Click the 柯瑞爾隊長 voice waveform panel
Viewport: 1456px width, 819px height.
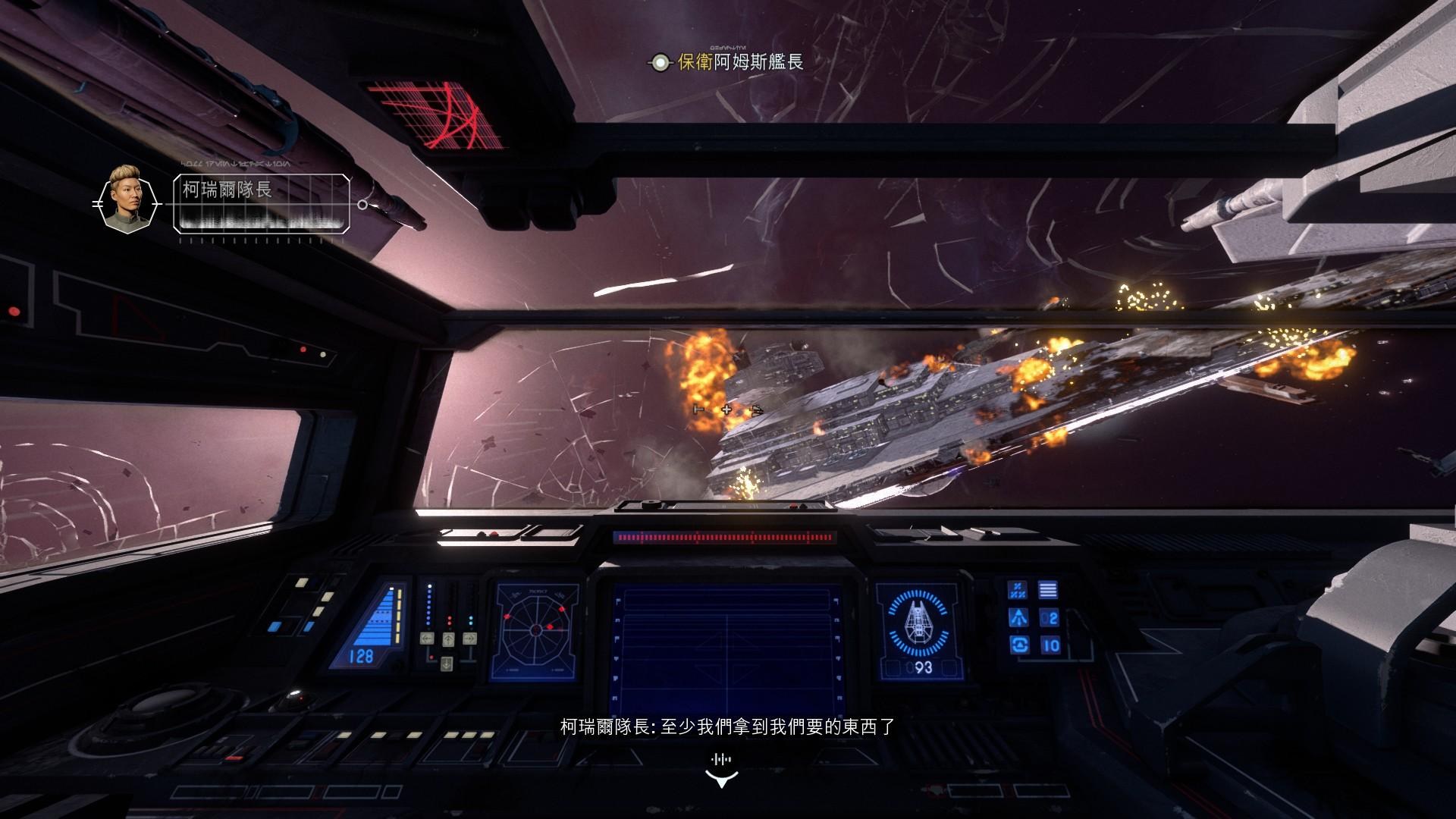click(x=262, y=203)
